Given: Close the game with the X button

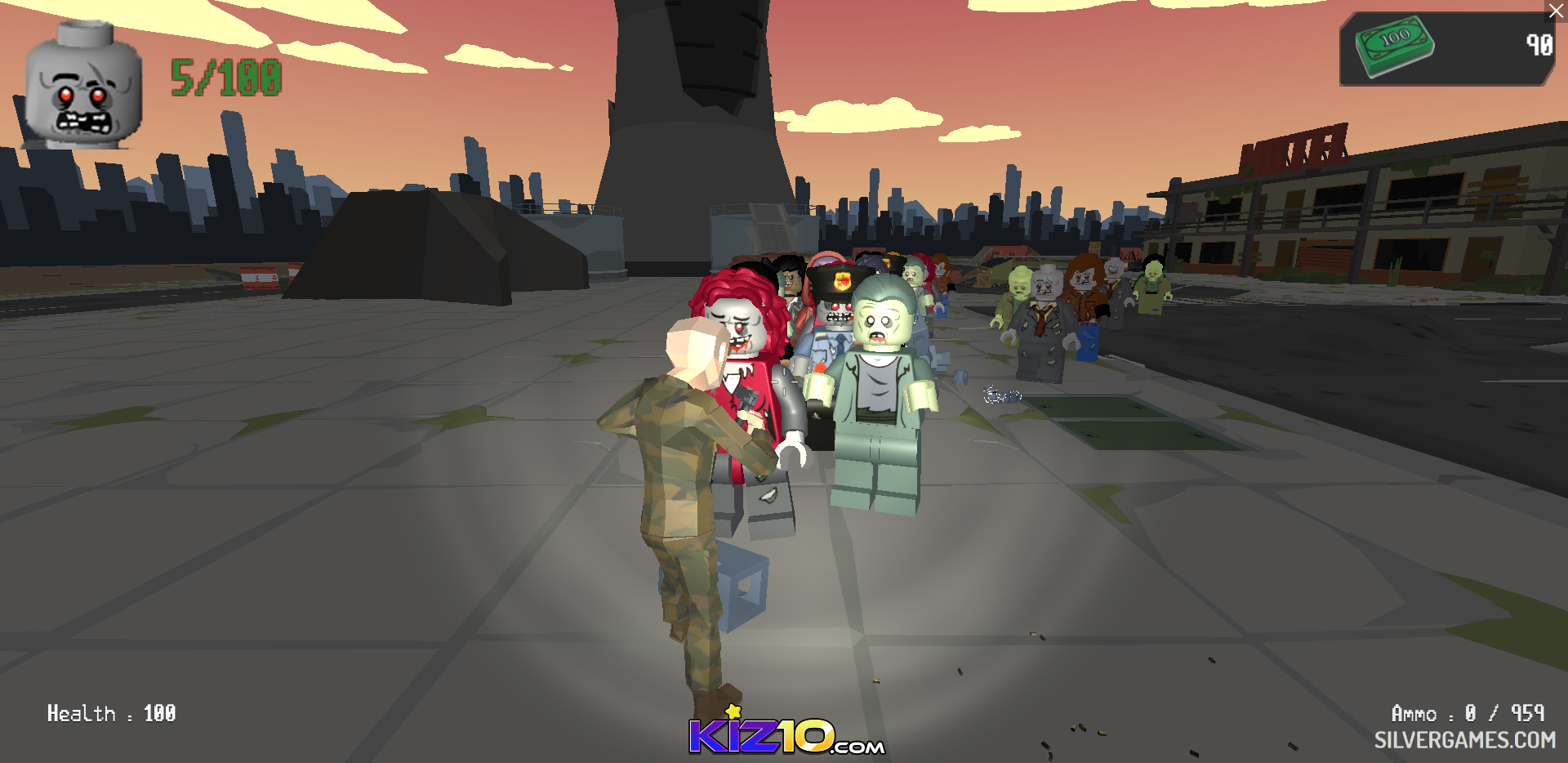Looking at the screenshot, I should (1557, 11).
